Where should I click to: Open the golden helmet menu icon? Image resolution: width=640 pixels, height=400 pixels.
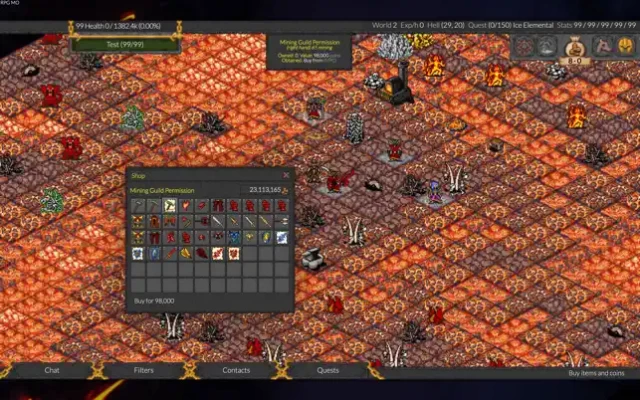pyautogui.click(x=626, y=45)
